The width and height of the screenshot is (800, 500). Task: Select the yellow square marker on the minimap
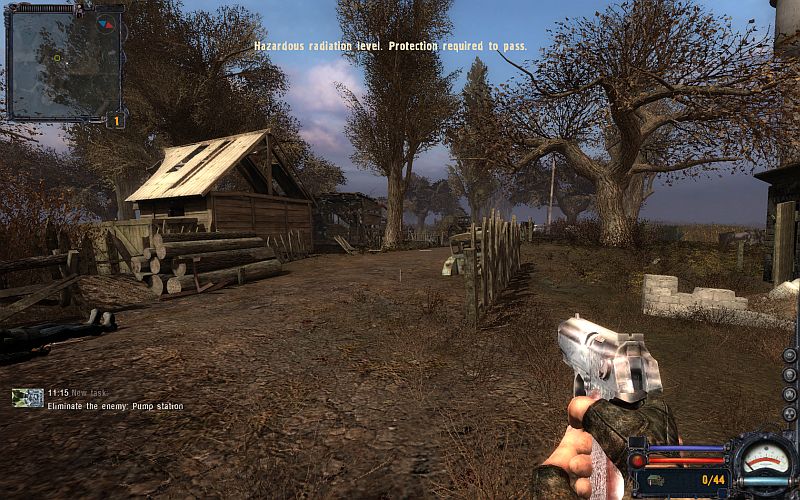(57, 57)
